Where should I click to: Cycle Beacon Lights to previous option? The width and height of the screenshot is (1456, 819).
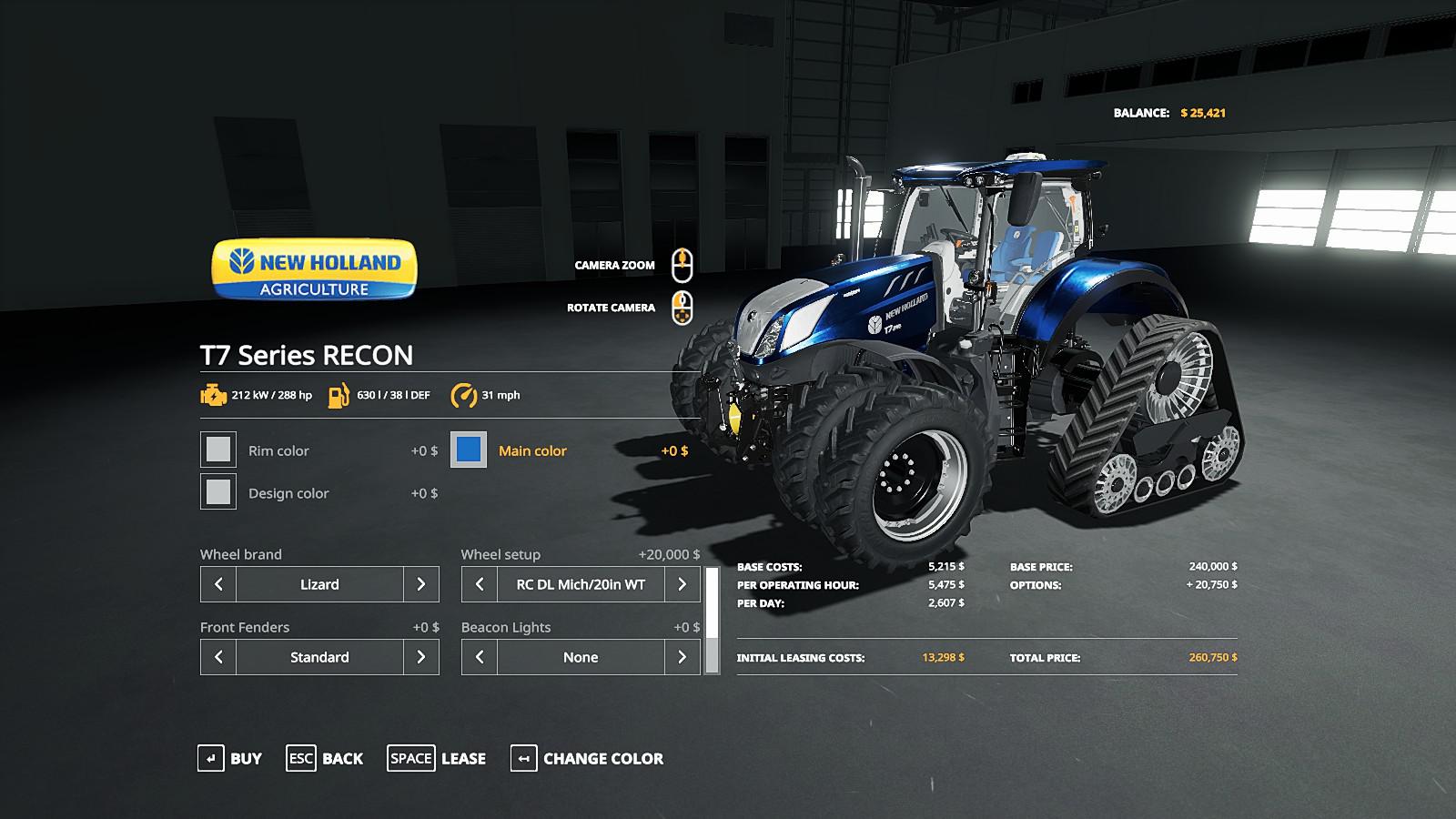[480, 657]
